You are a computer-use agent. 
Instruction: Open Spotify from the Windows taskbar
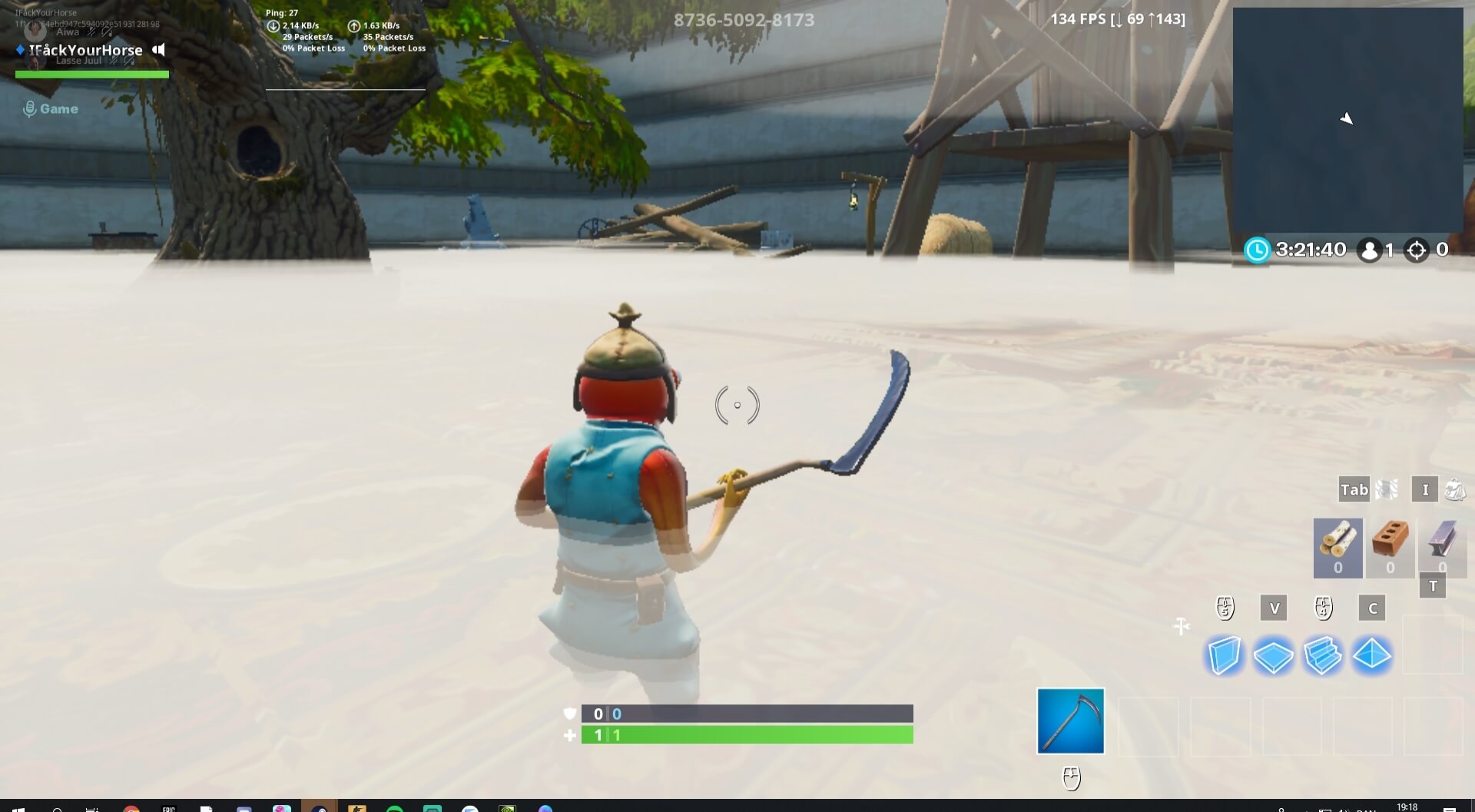click(395, 809)
